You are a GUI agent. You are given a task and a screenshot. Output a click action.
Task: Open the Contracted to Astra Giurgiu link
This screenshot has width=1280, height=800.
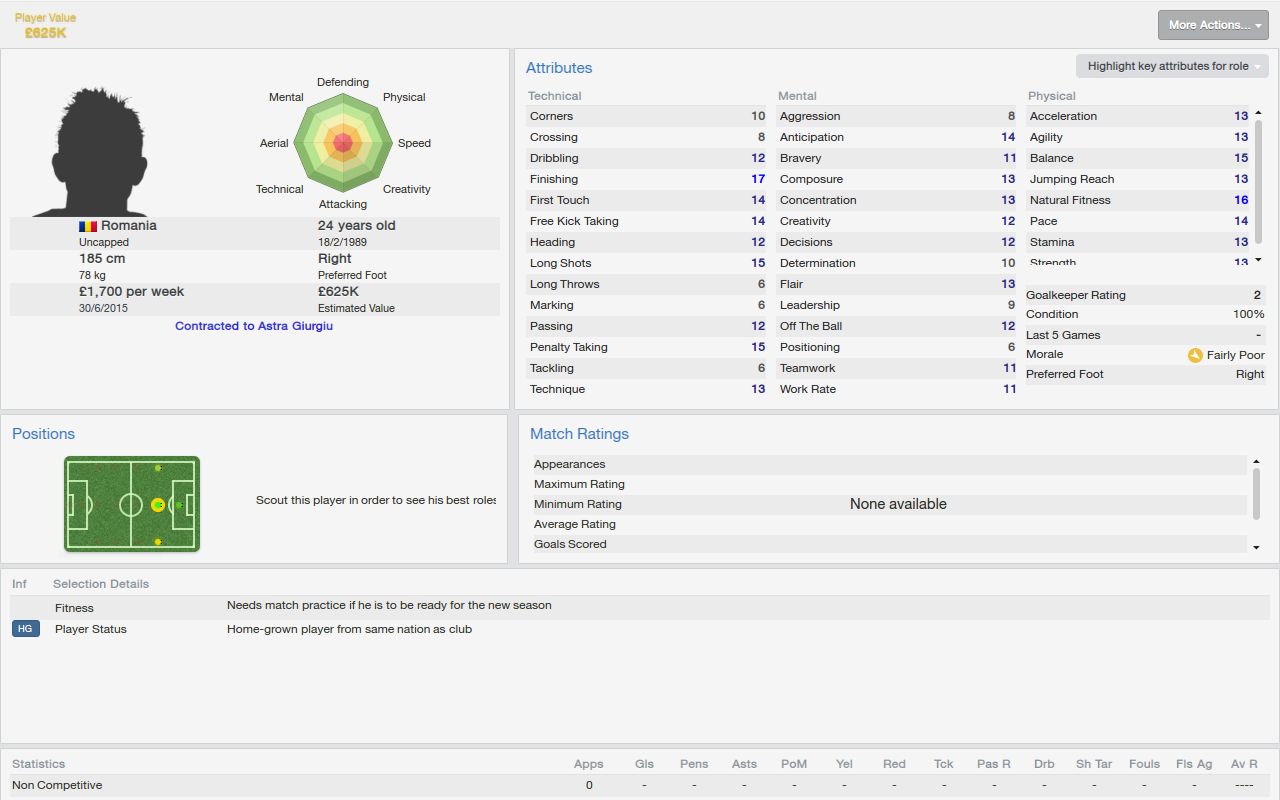[254, 325]
